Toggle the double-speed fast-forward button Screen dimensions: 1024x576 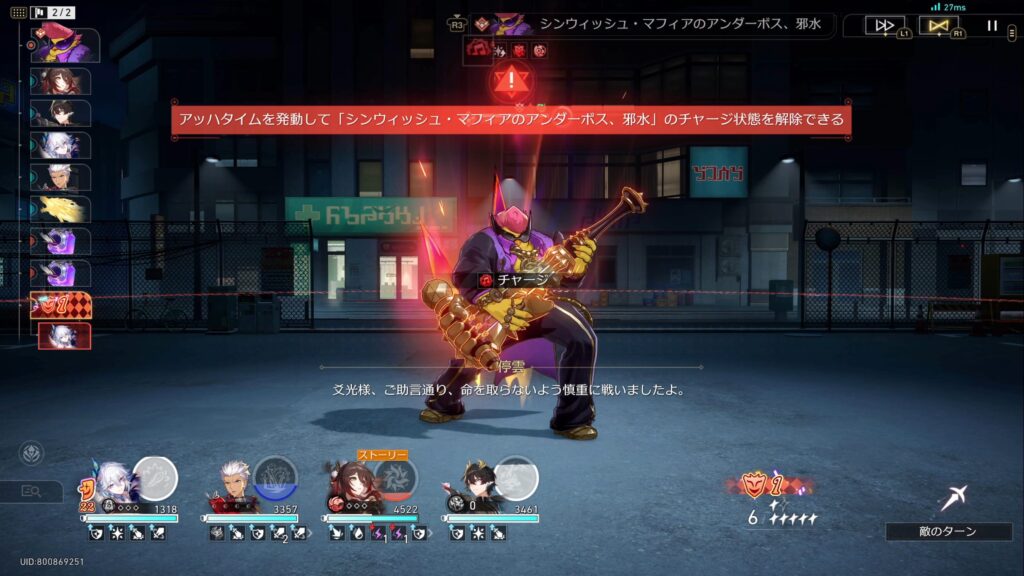tap(884, 26)
